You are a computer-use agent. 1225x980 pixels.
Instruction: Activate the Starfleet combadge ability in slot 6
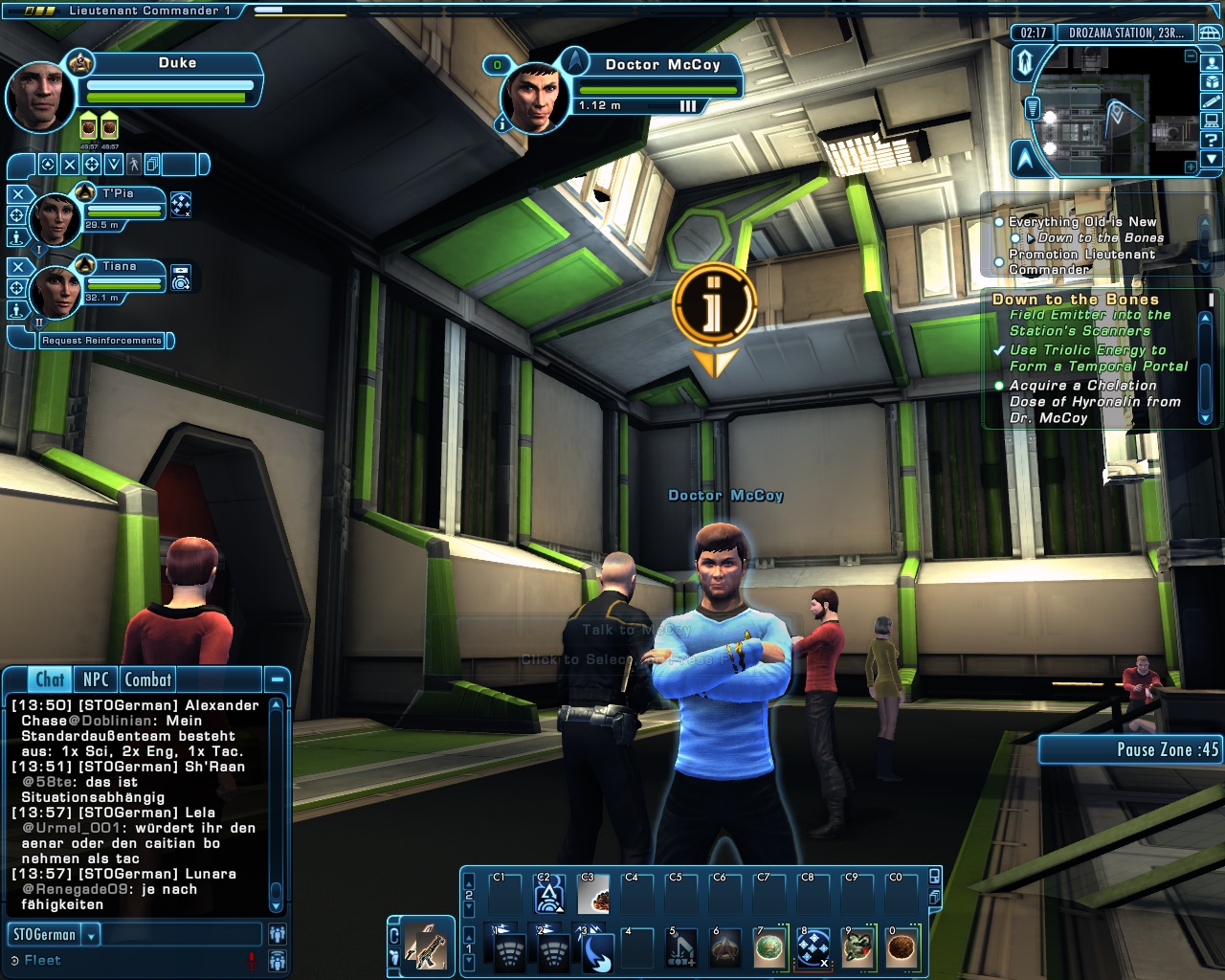point(725,948)
